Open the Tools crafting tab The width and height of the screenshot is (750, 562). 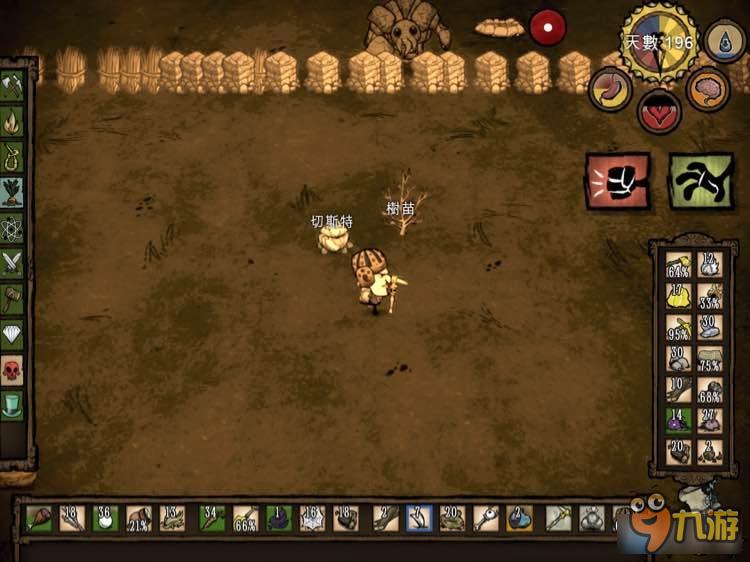tap(13, 87)
